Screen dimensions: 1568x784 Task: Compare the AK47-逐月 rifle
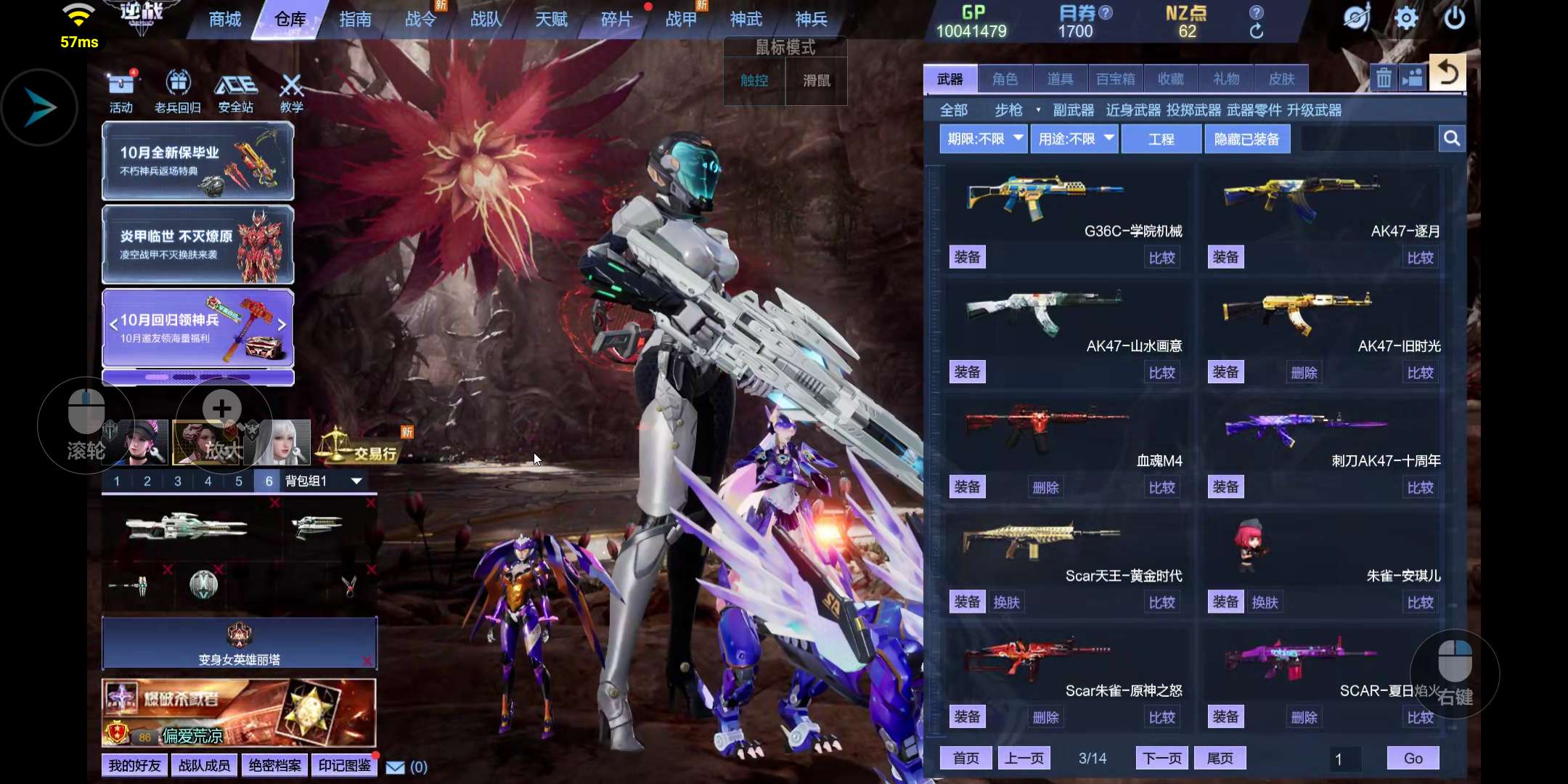pyautogui.click(x=1420, y=258)
